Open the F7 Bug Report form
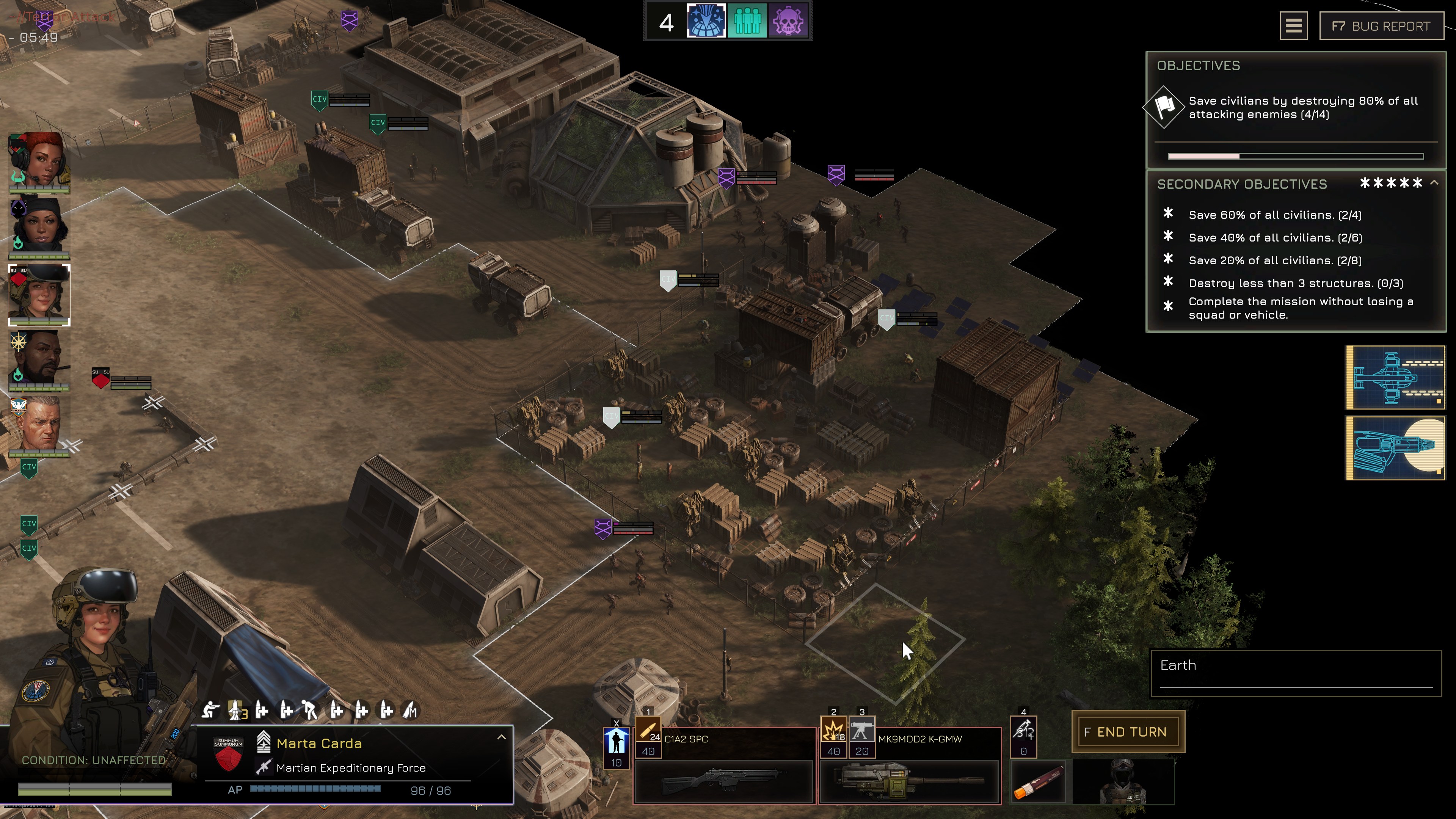The width and height of the screenshot is (1456, 819). point(1381,26)
